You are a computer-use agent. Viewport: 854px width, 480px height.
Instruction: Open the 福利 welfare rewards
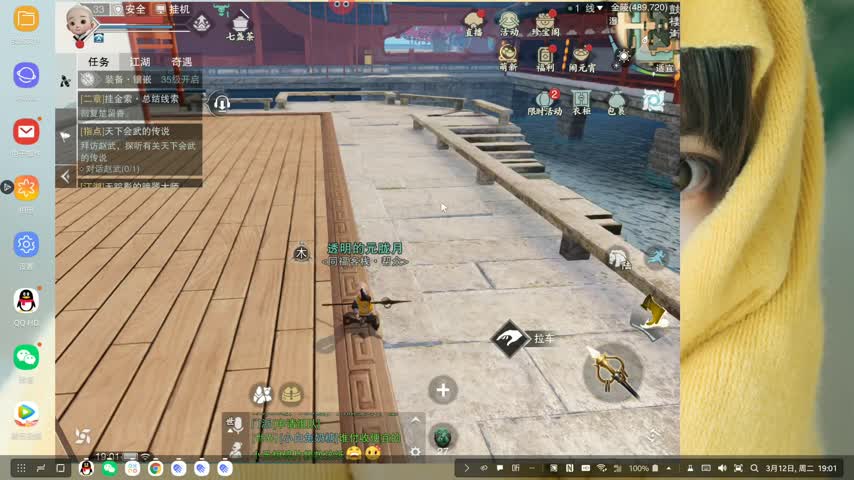(x=545, y=56)
